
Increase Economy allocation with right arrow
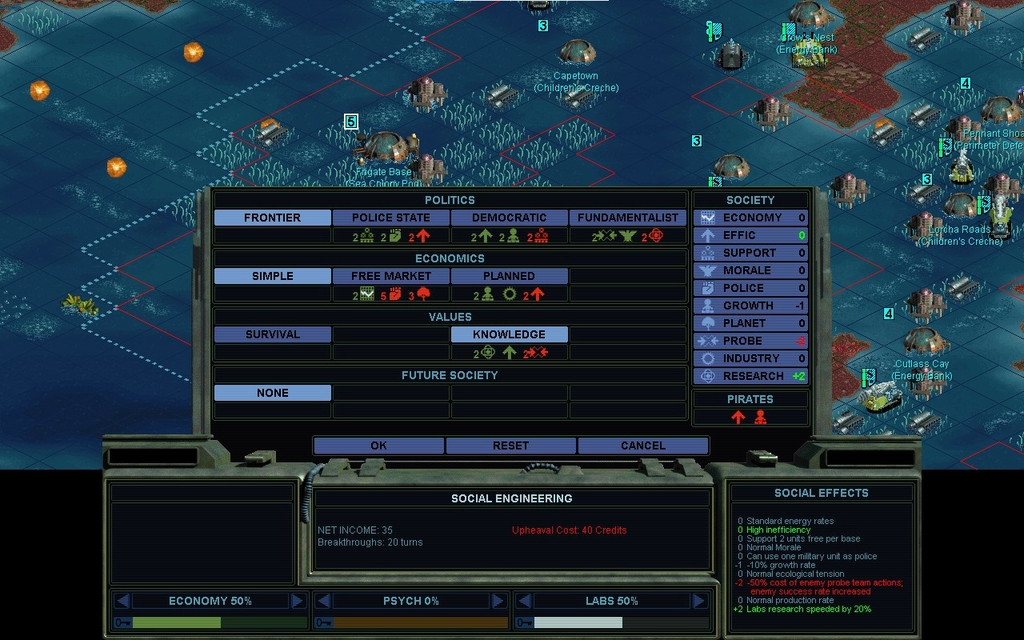tap(297, 601)
